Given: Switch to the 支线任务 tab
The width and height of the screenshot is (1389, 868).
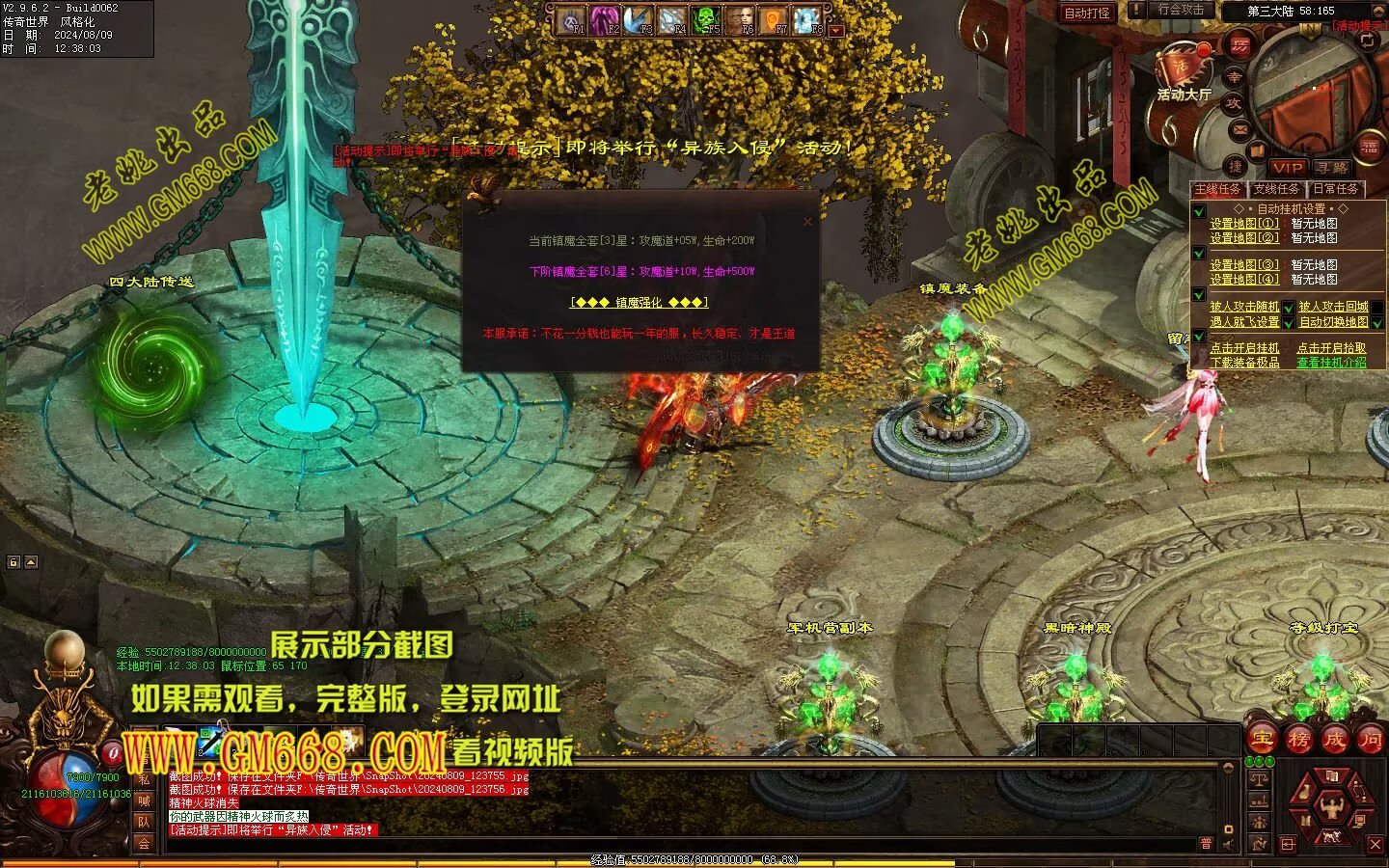Looking at the screenshot, I should coord(1276,189).
